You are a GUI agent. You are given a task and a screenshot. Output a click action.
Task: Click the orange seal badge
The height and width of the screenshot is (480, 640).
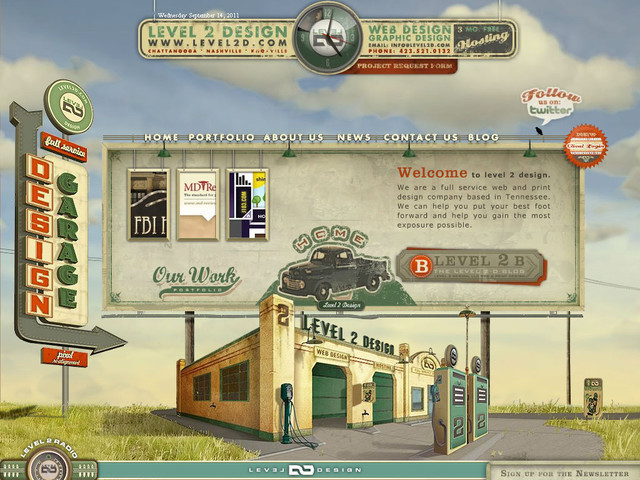[x=583, y=146]
